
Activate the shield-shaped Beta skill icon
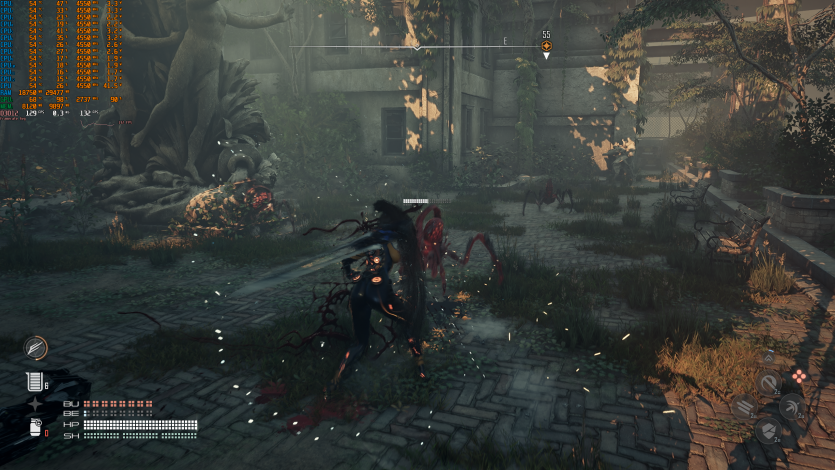(768, 430)
